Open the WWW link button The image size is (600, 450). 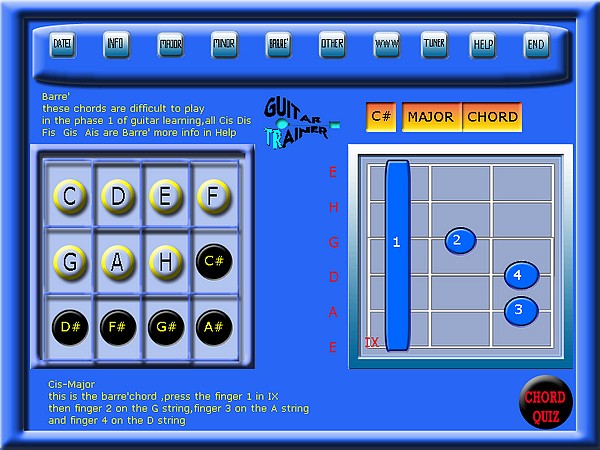(387, 44)
